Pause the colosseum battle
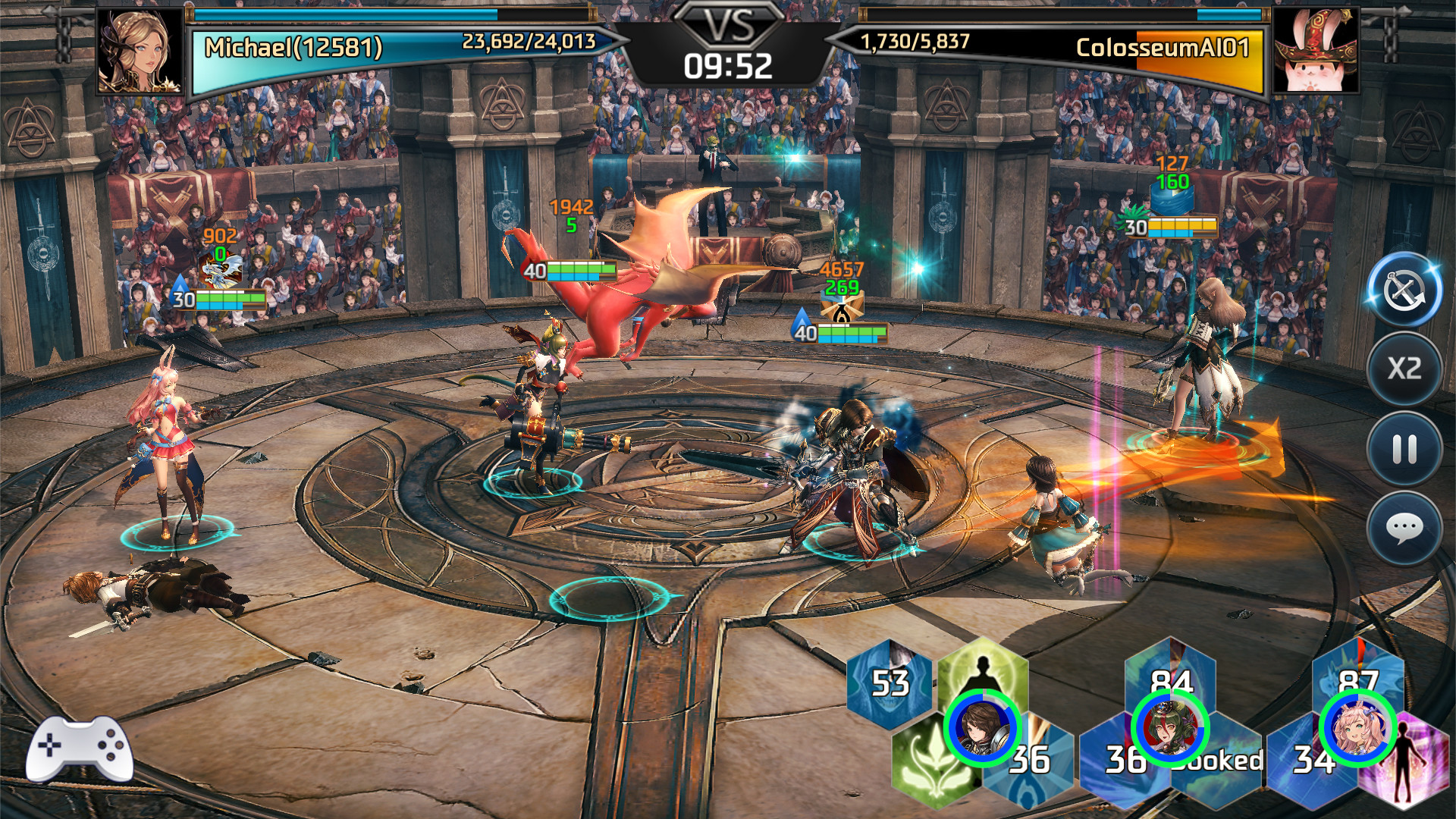 tap(1404, 449)
